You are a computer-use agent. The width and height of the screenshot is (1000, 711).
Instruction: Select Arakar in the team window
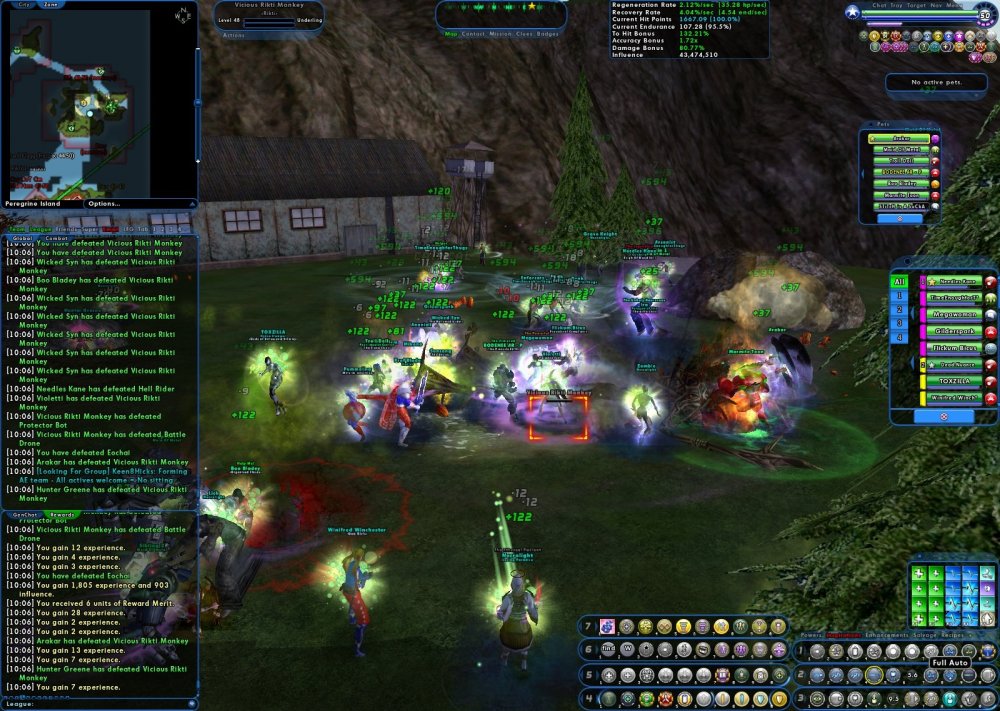901,139
